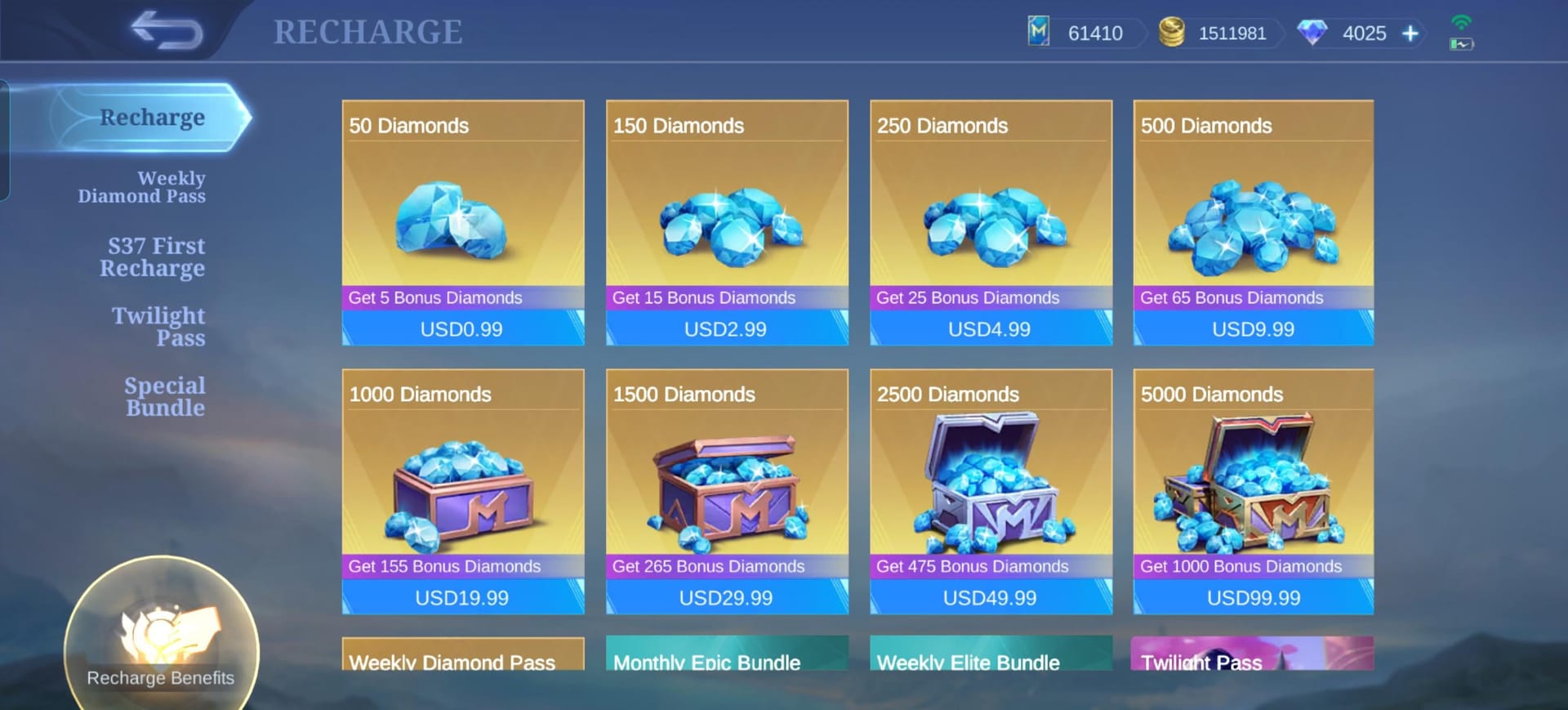Viewport: 1568px width, 710px height.
Task: Purchase the 150 Diamonds for USD2.99
Action: click(726, 328)
